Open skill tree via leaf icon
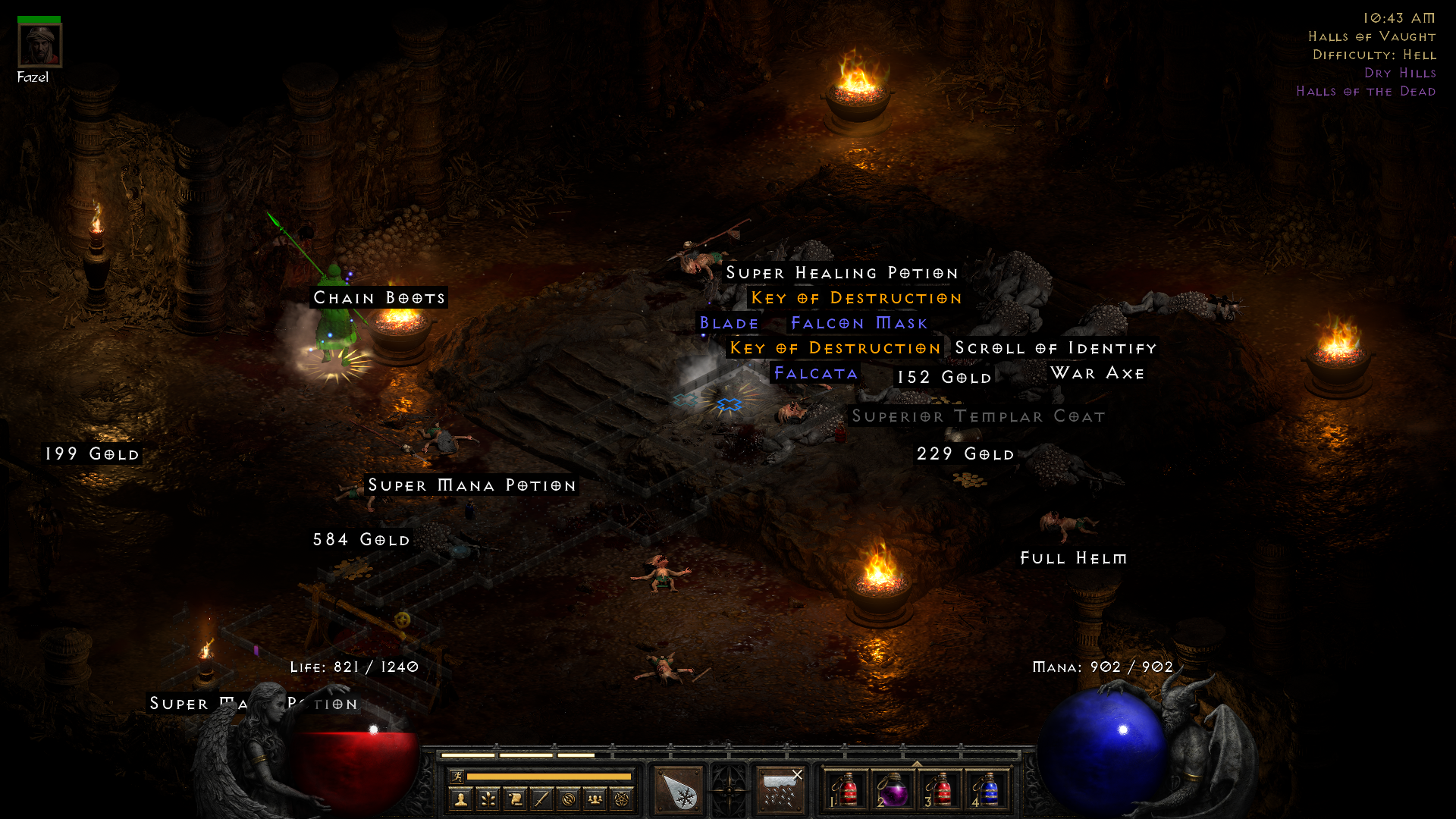 (x=488, y=800)
